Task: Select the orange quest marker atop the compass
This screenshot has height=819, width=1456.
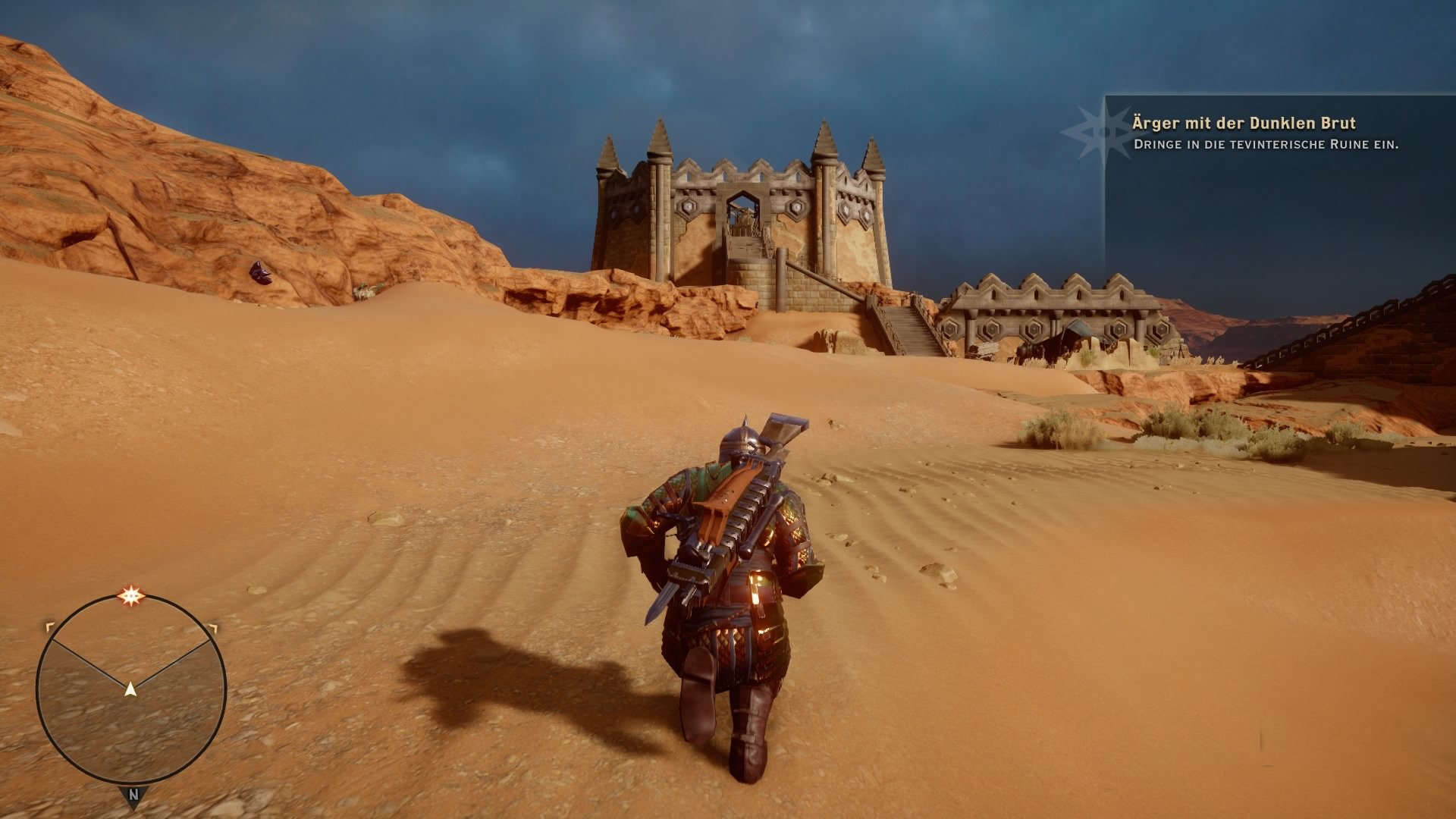Action: click(x=132, y=594)
